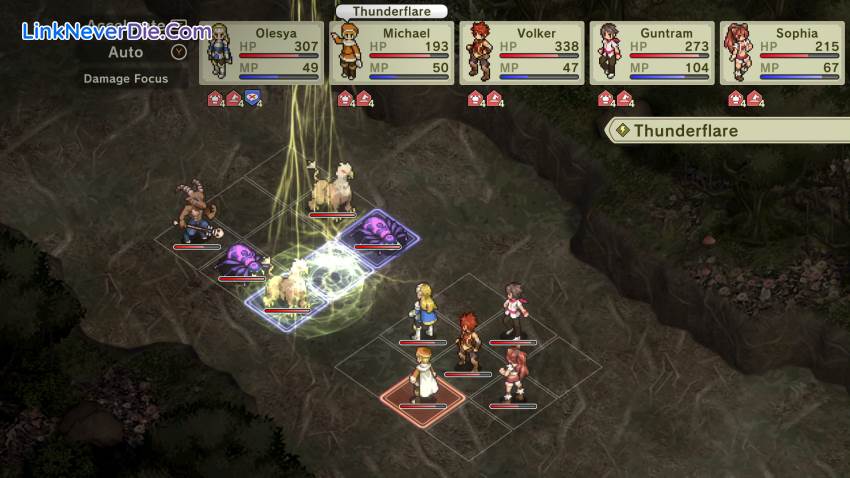This screenshot has width=850, height=478.
Task: Toggle the Auto battle option
Action: click(x=126, y=52)
